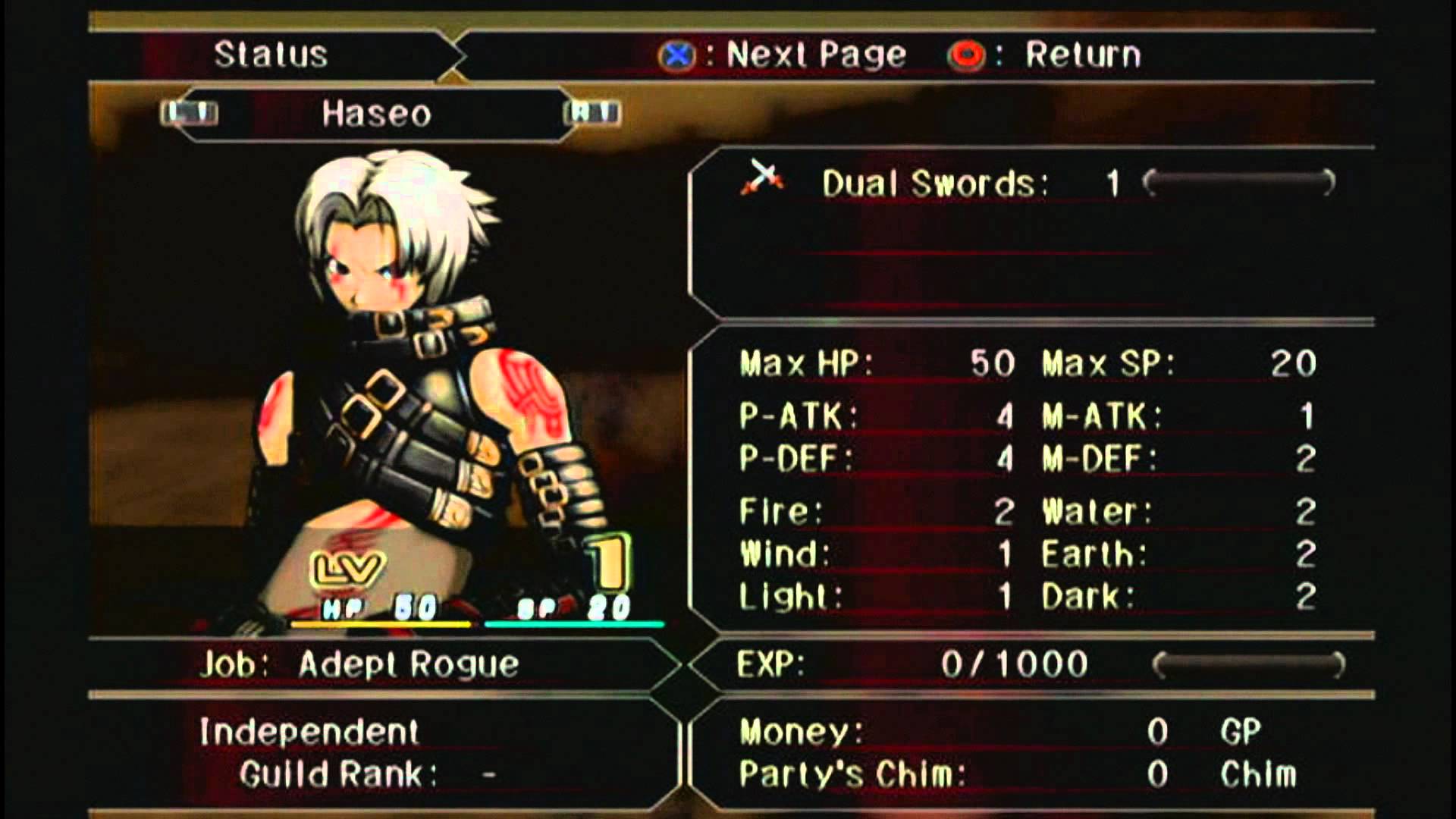
Task: Select the Dual Swords weapon icon
Action: [x=762, y=179]
